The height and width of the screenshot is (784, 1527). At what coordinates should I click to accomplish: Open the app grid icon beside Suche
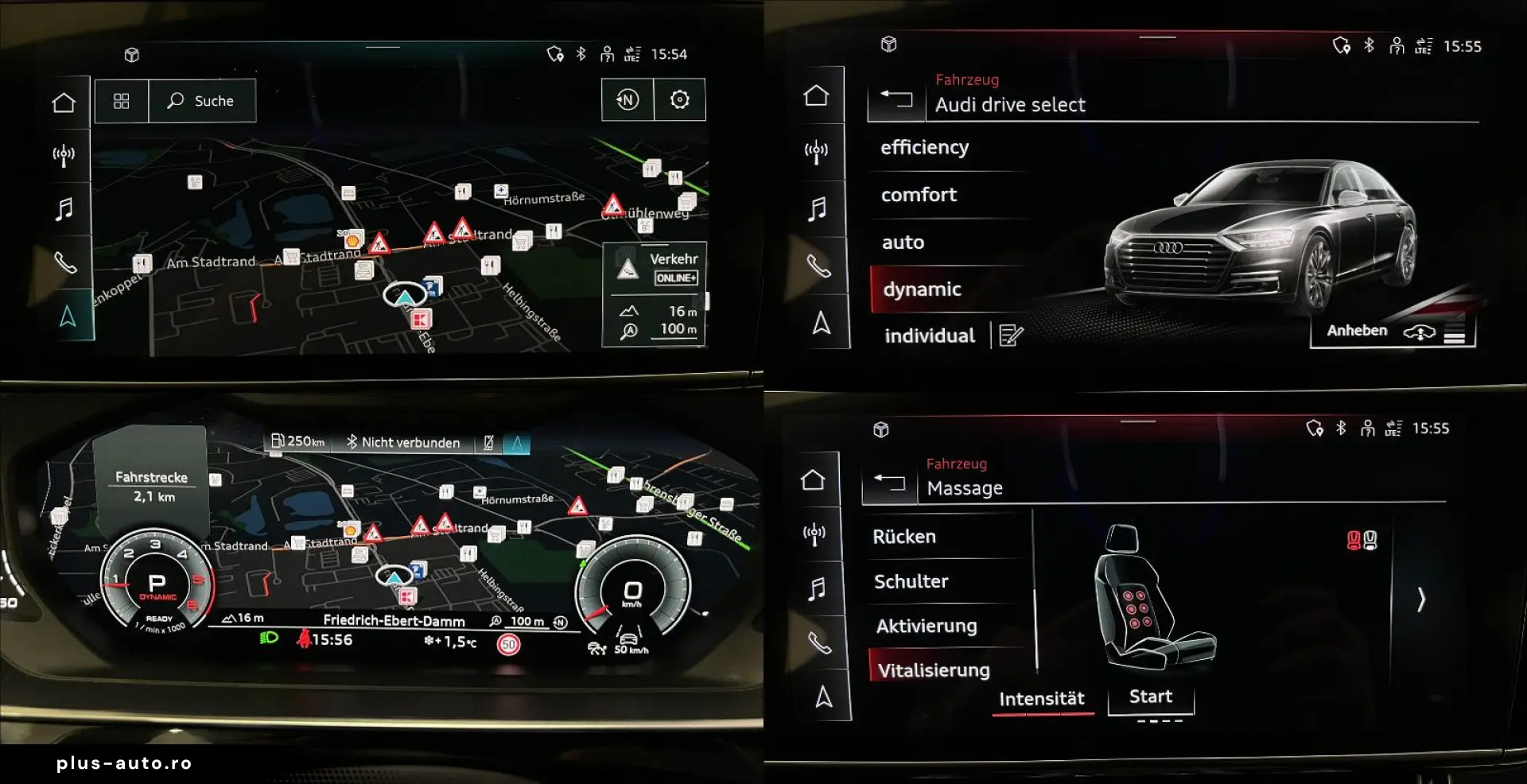coord(121,101)
